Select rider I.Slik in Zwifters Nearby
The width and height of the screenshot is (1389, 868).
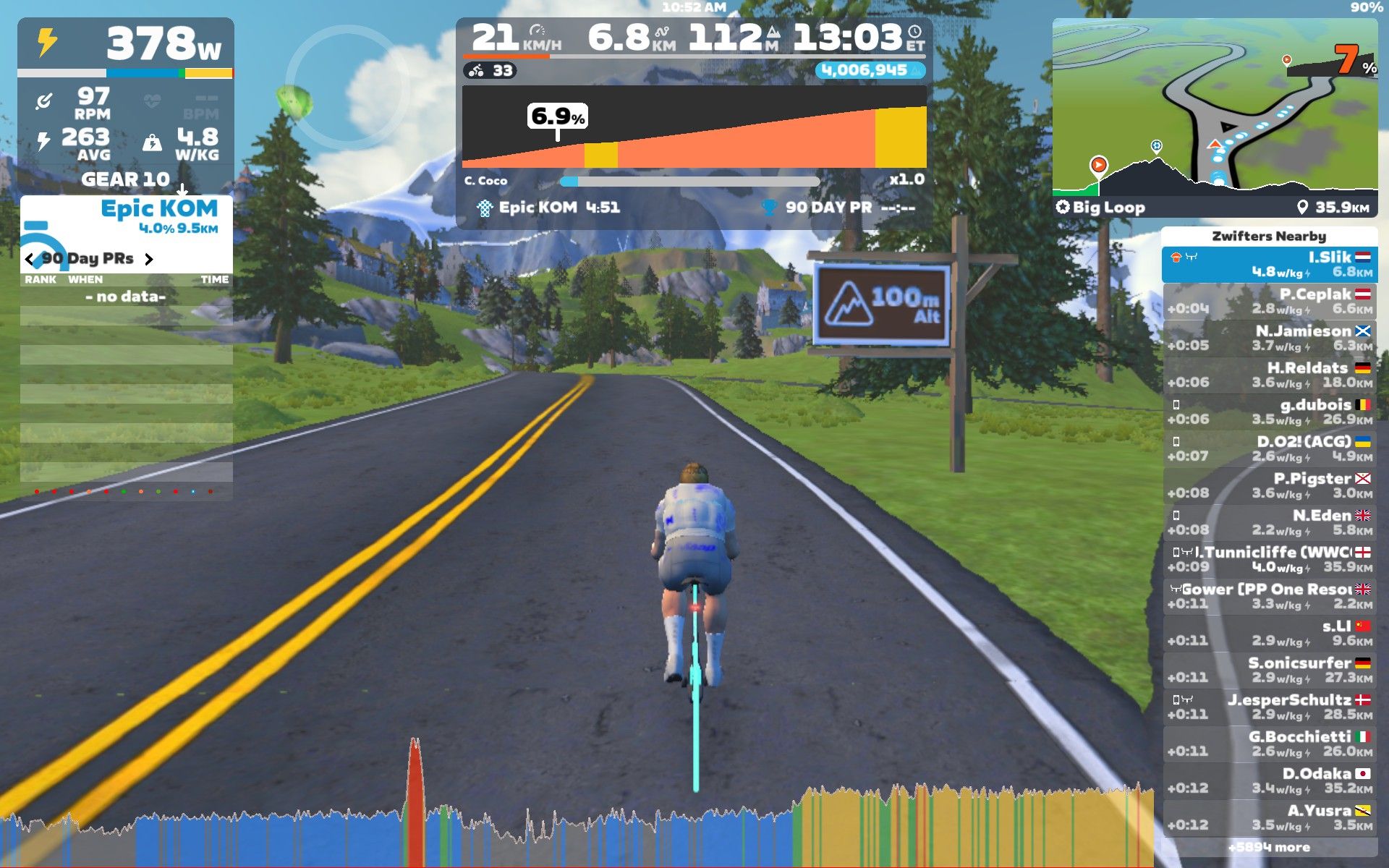pos(1270,265)
